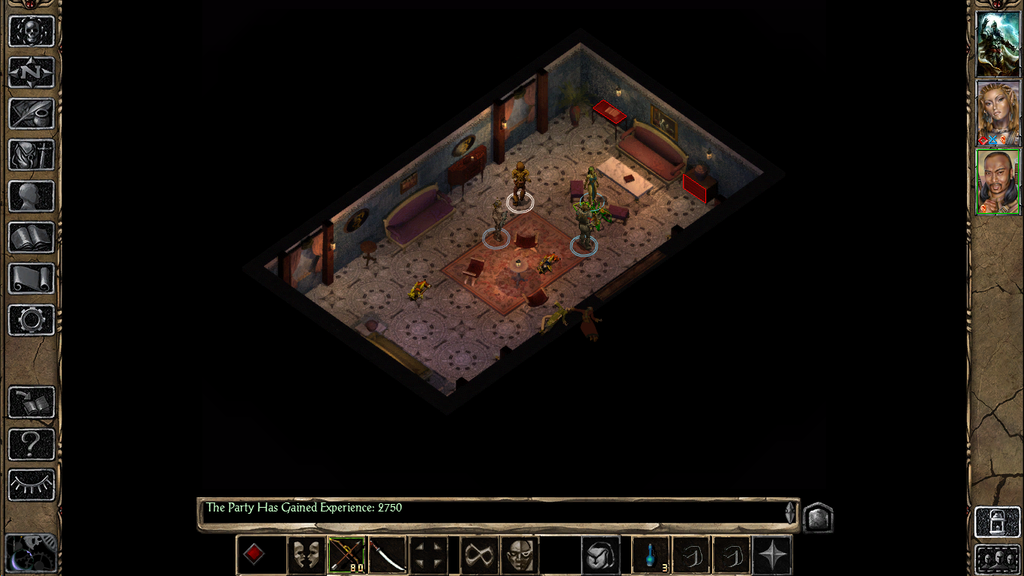Open the journal quill icon
The image size is (1024, 576).
pyautogui.click(x=31, y=113)
